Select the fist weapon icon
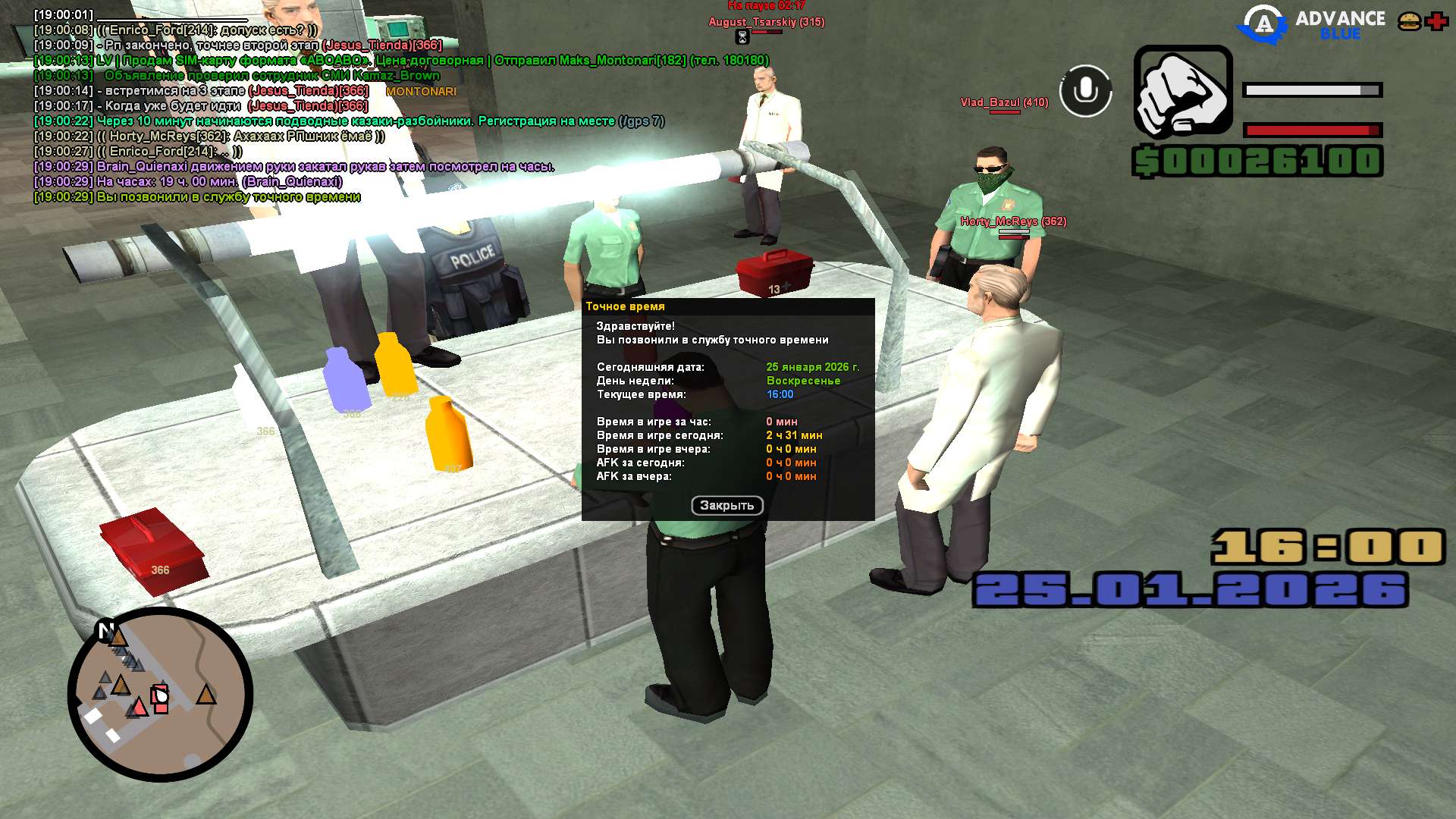This screenshot has height=819, width=1456. pyautogui.click(x=1182, y=92)
